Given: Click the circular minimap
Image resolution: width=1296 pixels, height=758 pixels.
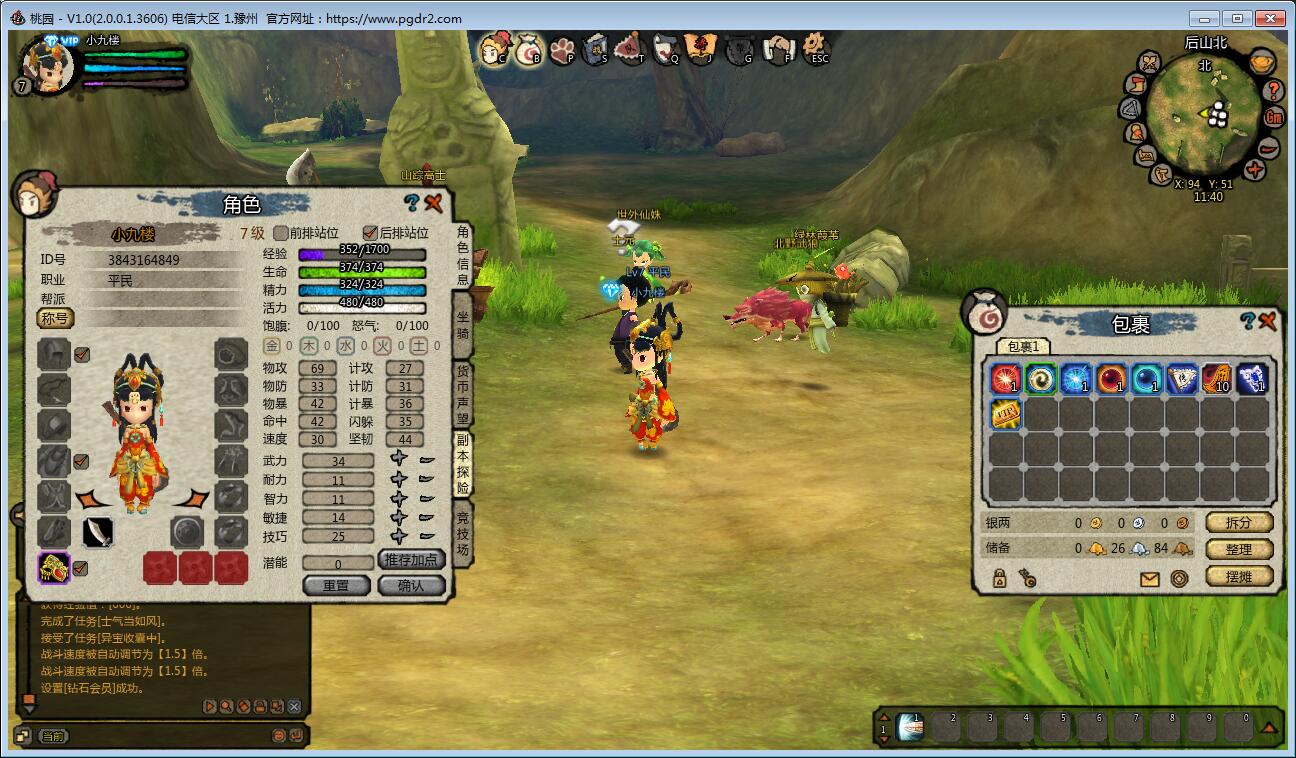Looking at the screenshot, I should [x=1204, y=112].
